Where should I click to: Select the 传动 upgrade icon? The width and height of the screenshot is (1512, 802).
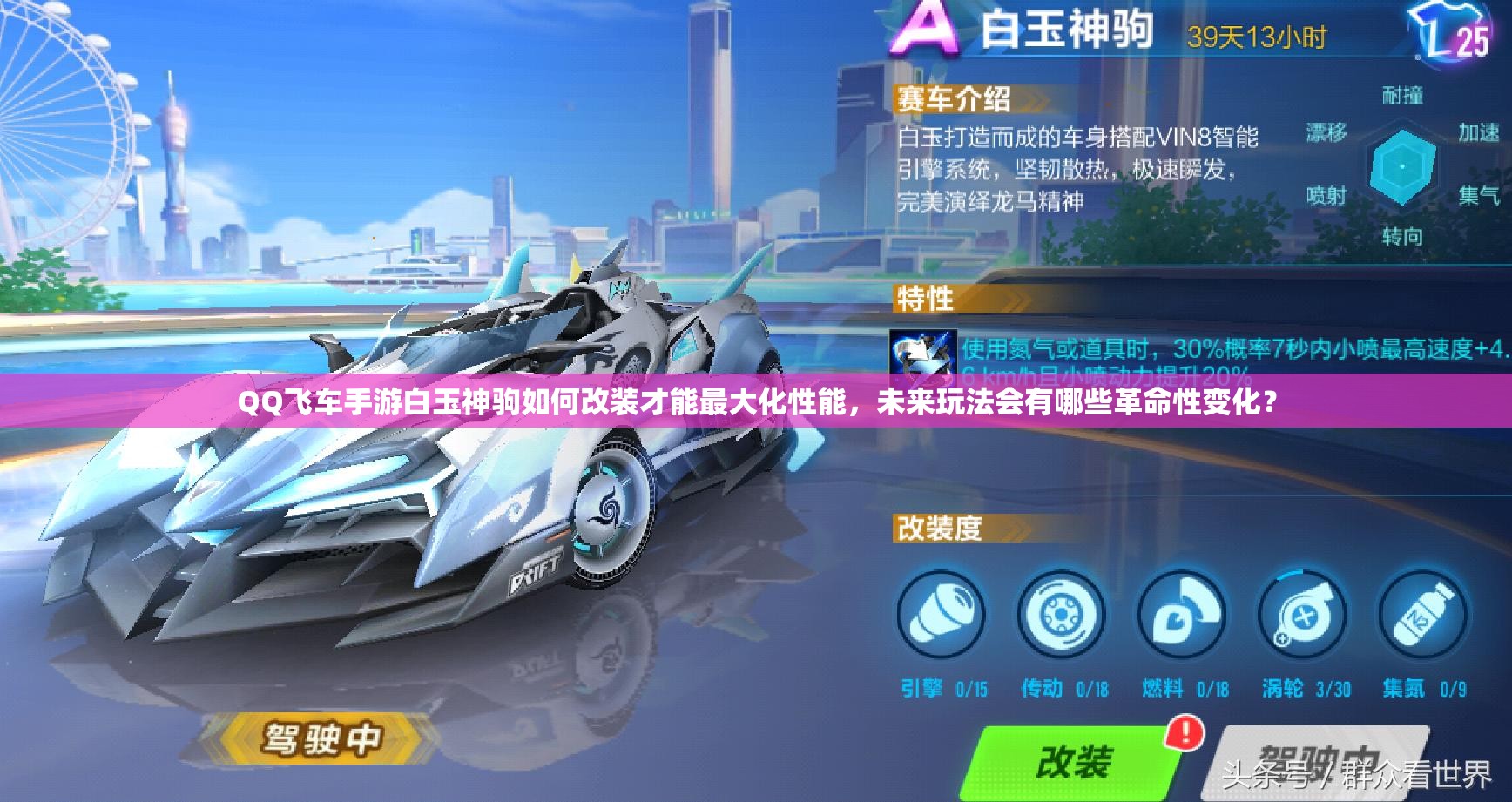1059,615
